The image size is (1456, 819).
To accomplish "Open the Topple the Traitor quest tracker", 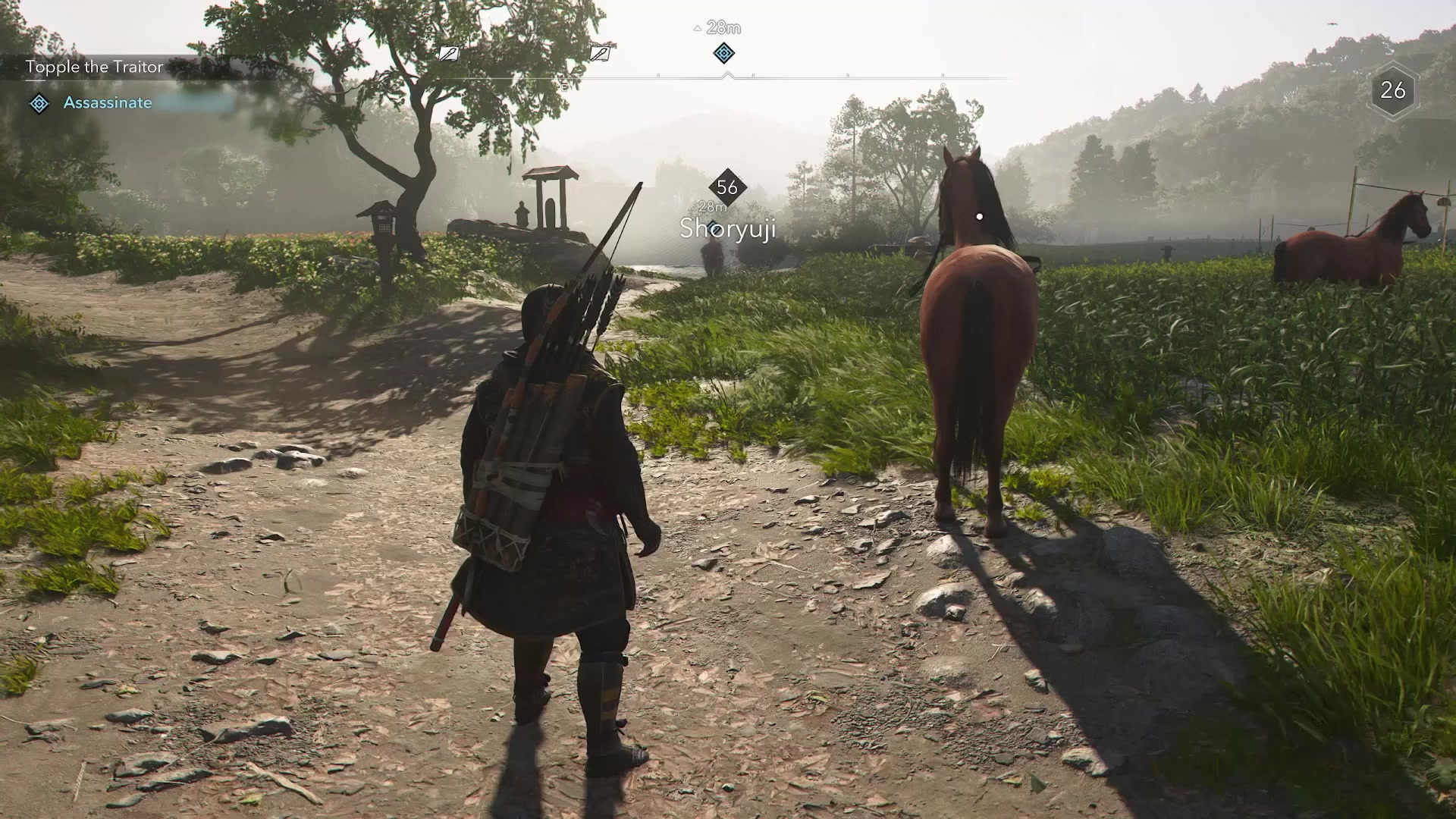I will (x=95, y=67).
